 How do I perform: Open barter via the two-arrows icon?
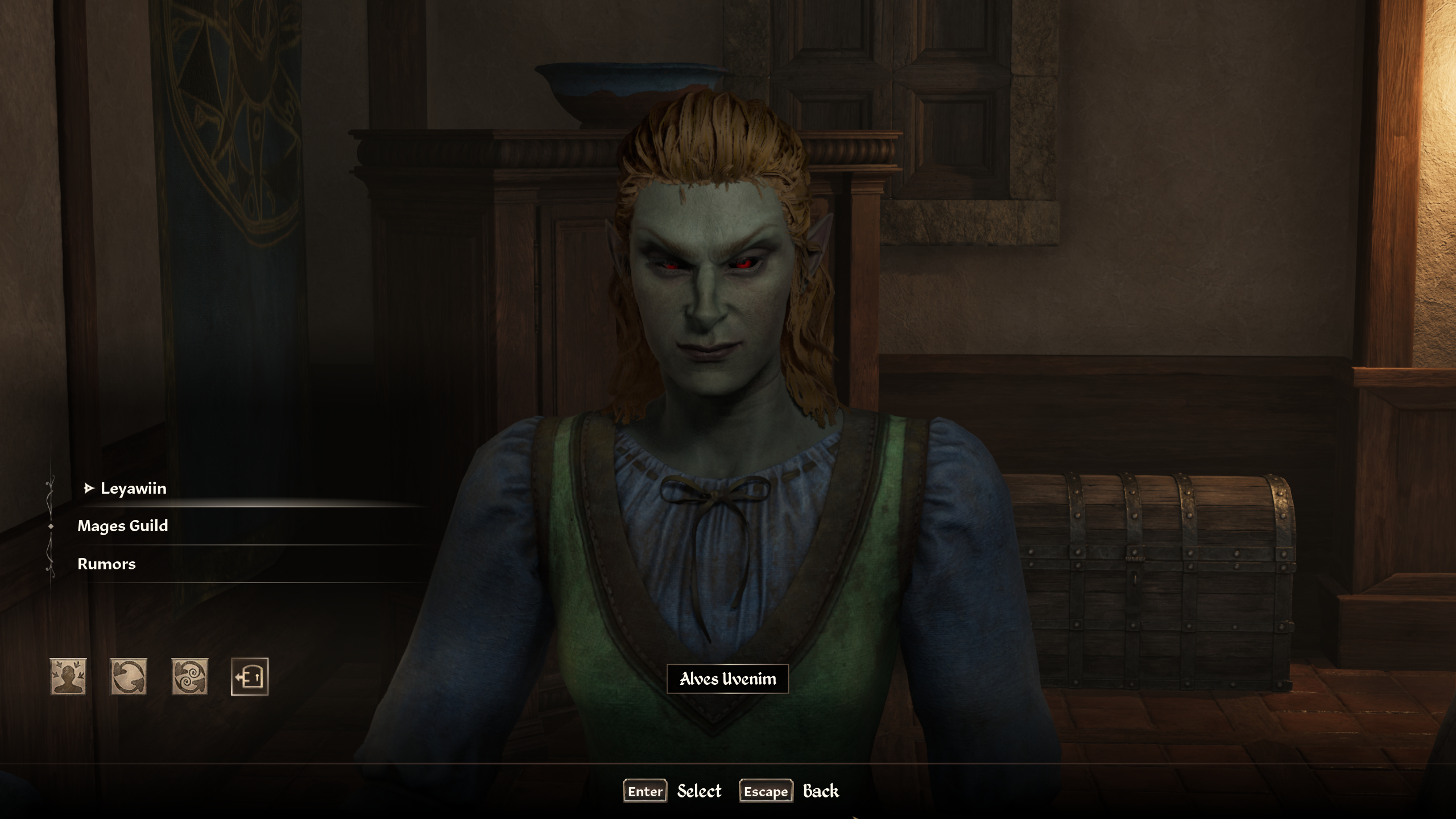[129, 677]
